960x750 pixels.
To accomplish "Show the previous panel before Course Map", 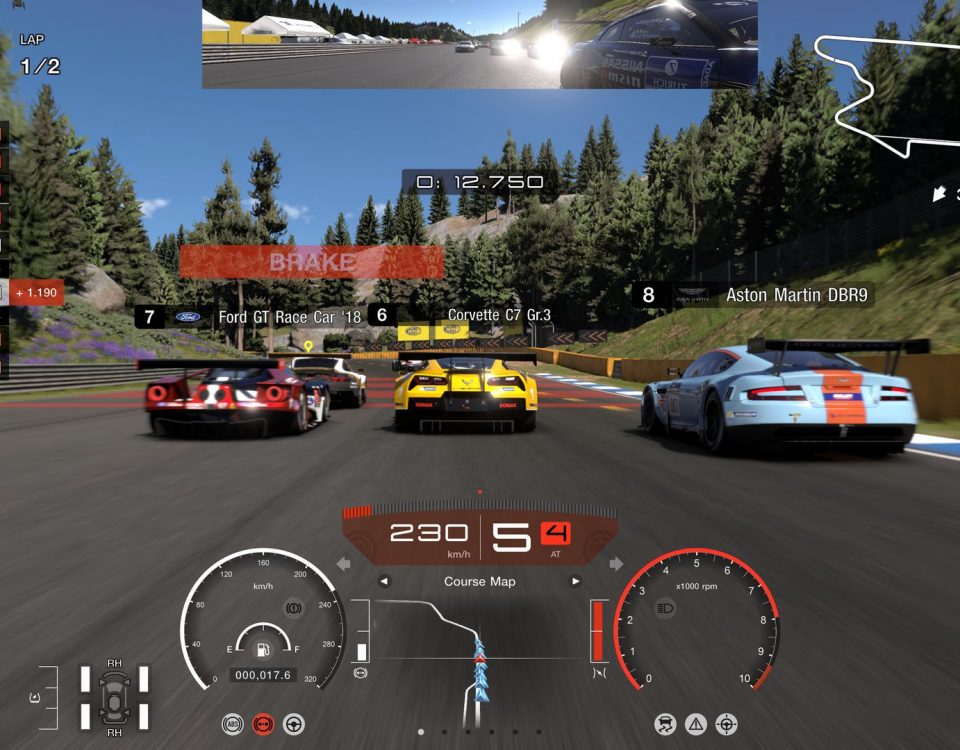I will [x=384, y=582].
